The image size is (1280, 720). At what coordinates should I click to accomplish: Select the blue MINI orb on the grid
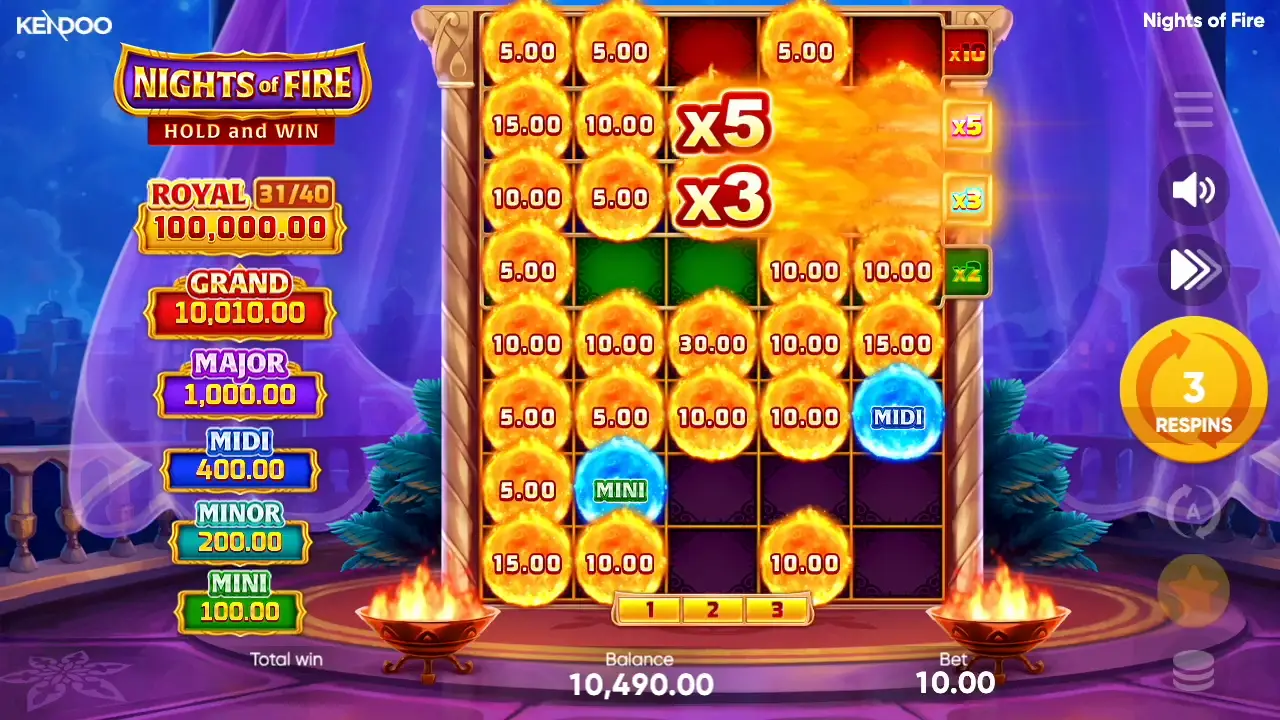click(618, 490)
